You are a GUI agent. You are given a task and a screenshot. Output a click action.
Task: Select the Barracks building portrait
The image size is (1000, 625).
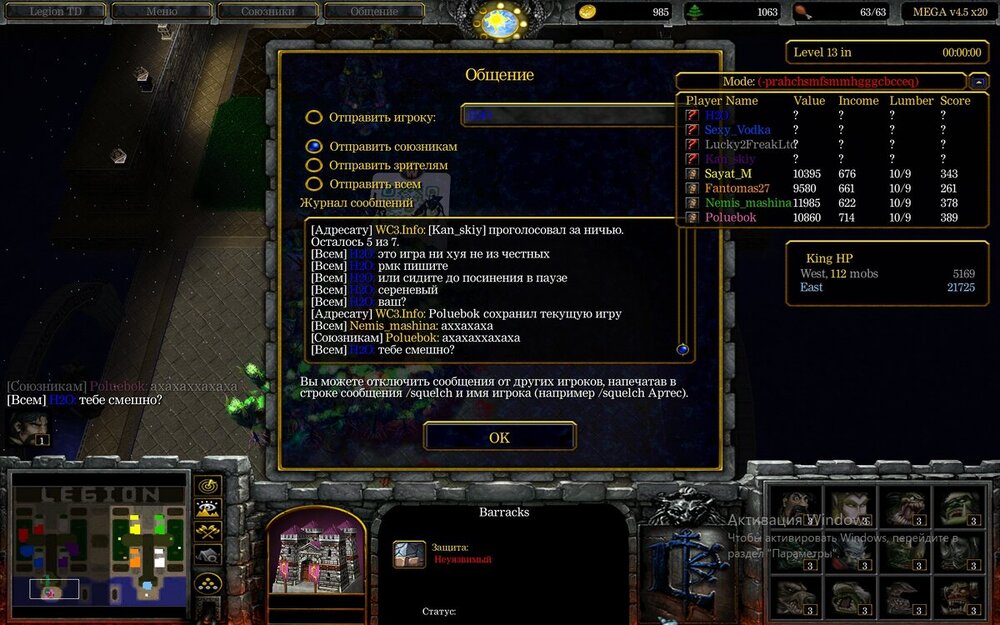coord(314,555)
